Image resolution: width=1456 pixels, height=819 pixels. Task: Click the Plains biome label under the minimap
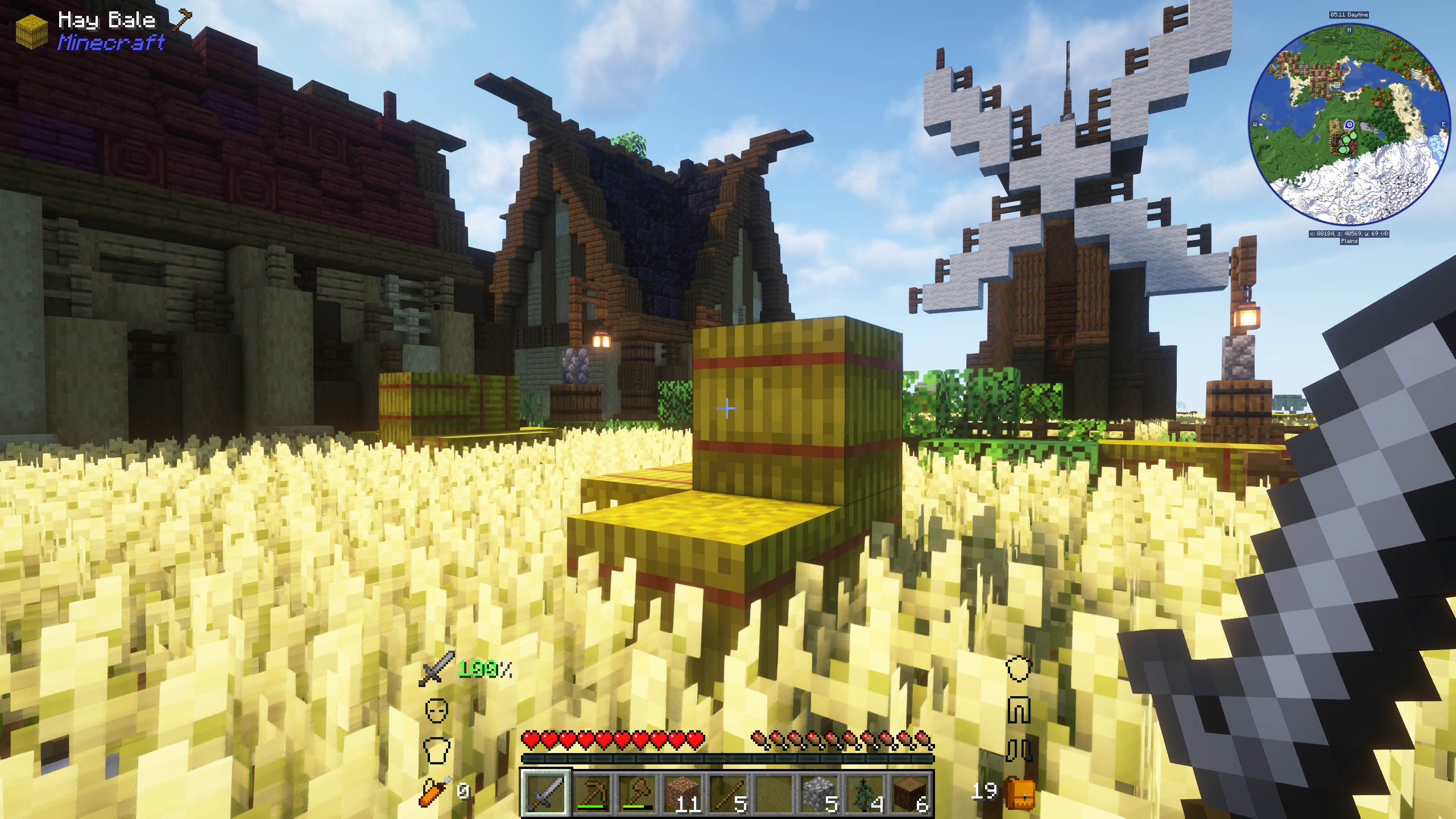pos(1349,241)
